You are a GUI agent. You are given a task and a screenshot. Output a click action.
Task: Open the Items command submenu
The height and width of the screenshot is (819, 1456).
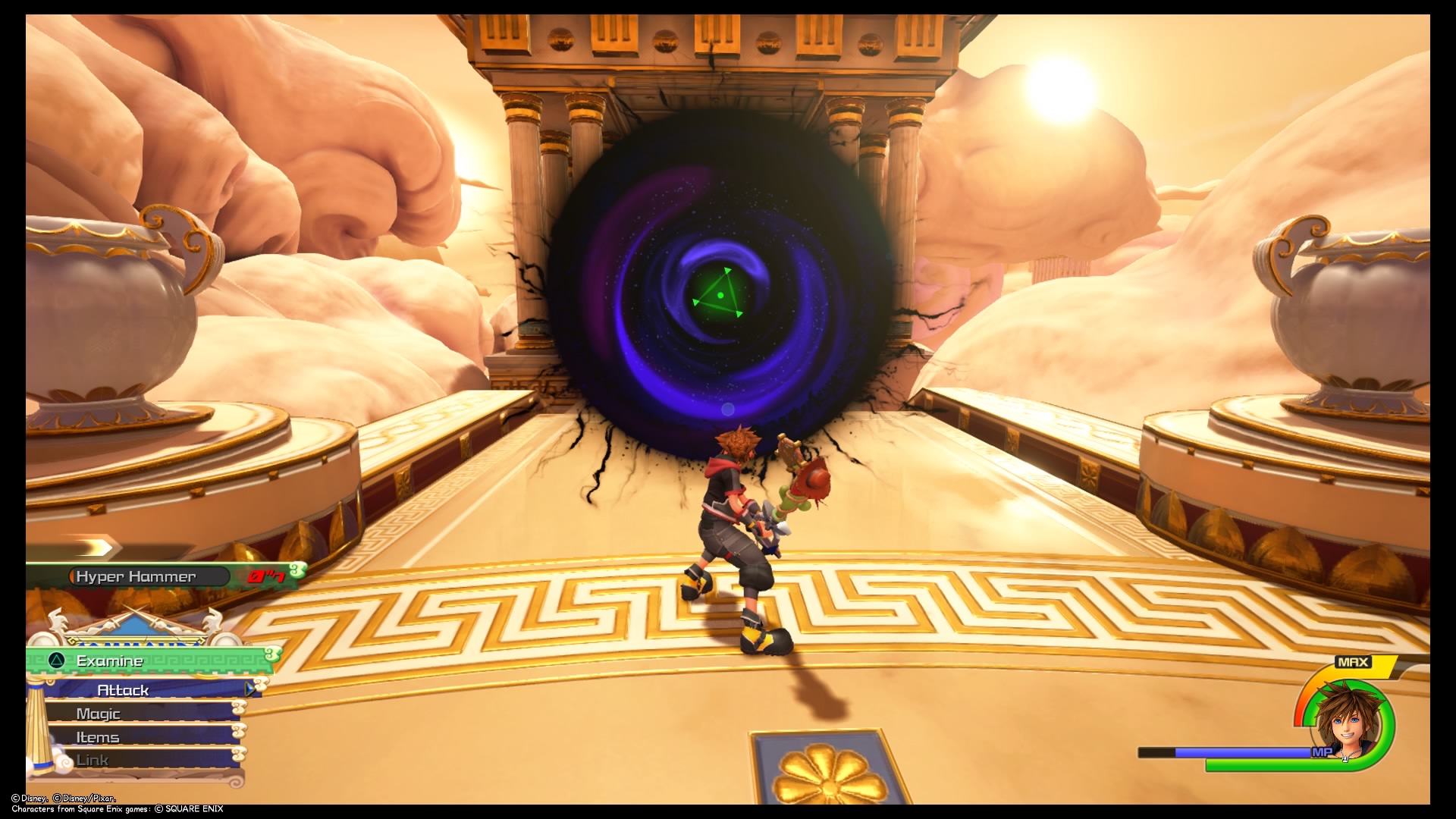(x=99, y=736)
